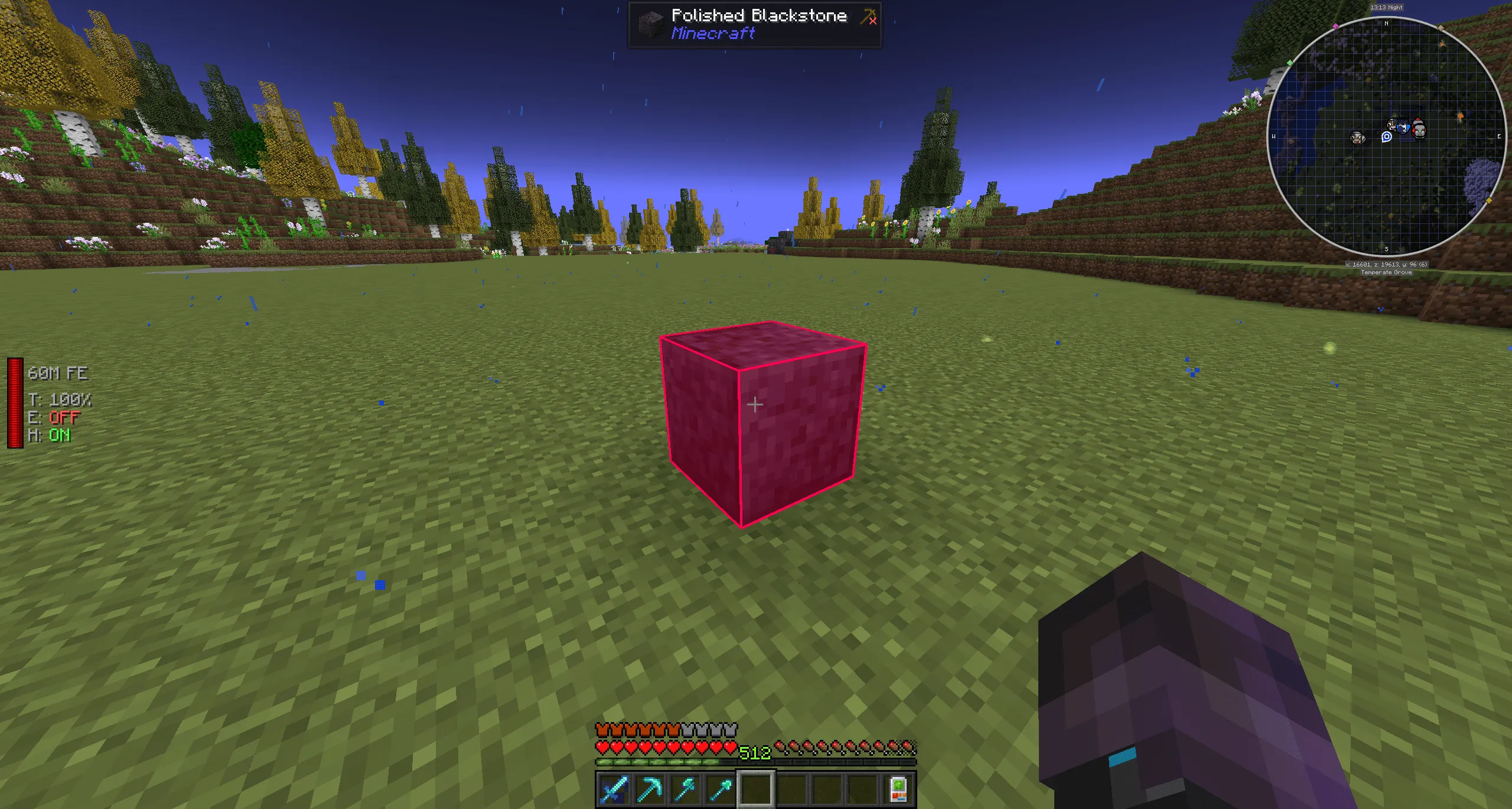1512x809 pixels.
Task: Click the red FE energy bar gauge
Action: [x=14, y=403]
